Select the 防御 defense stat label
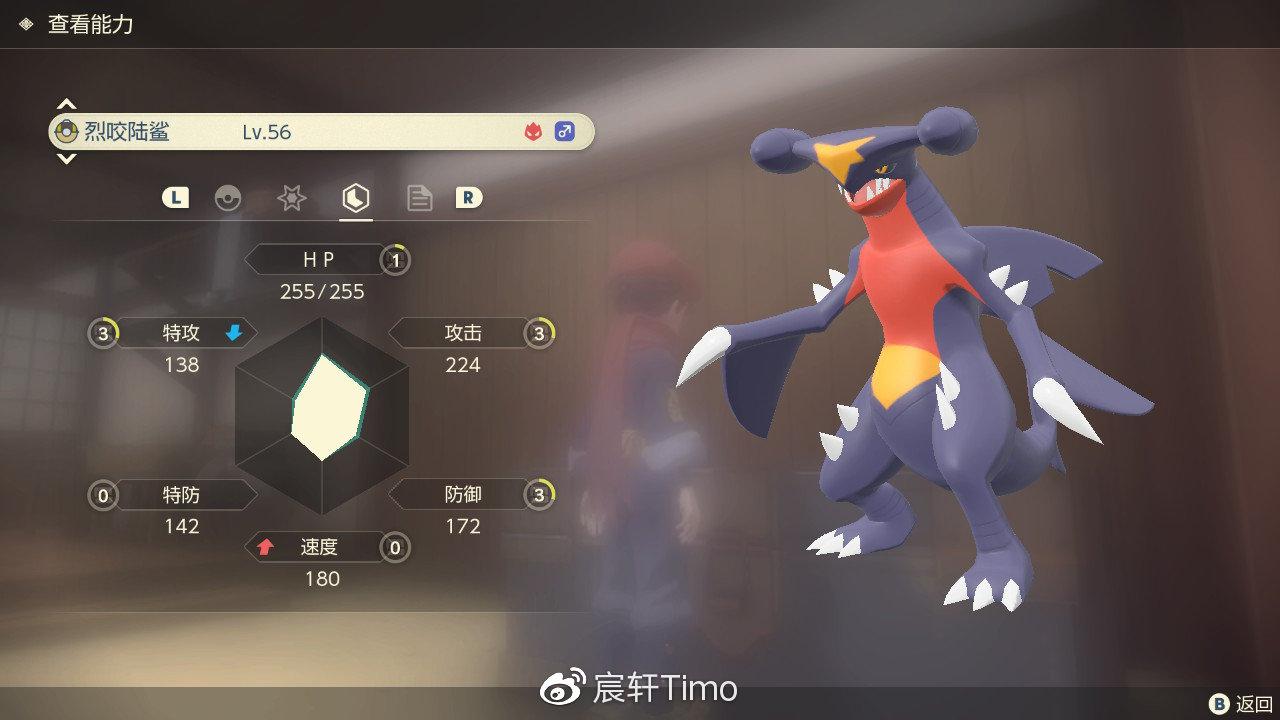The image size is (1280, 720). pyautogui.click(x=463, y=494)
